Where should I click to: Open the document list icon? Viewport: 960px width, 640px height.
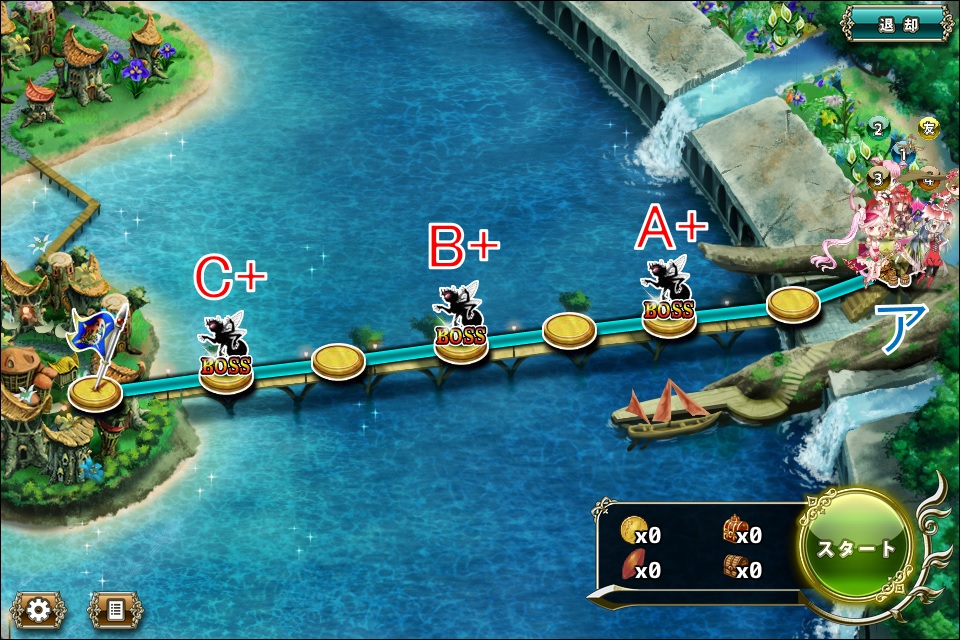pyautogui.click(x=115, y=609)
